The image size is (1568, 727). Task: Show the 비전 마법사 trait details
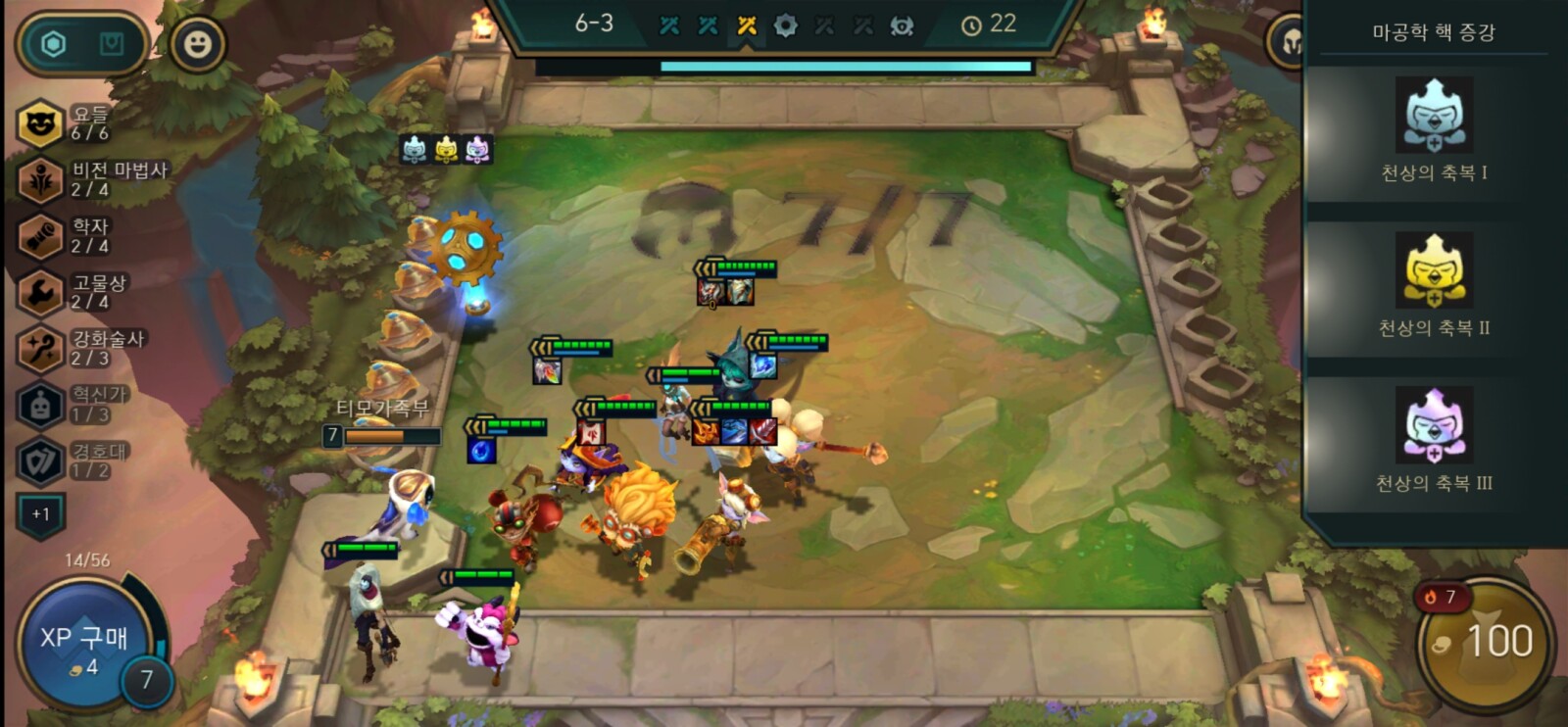point(41,180)
